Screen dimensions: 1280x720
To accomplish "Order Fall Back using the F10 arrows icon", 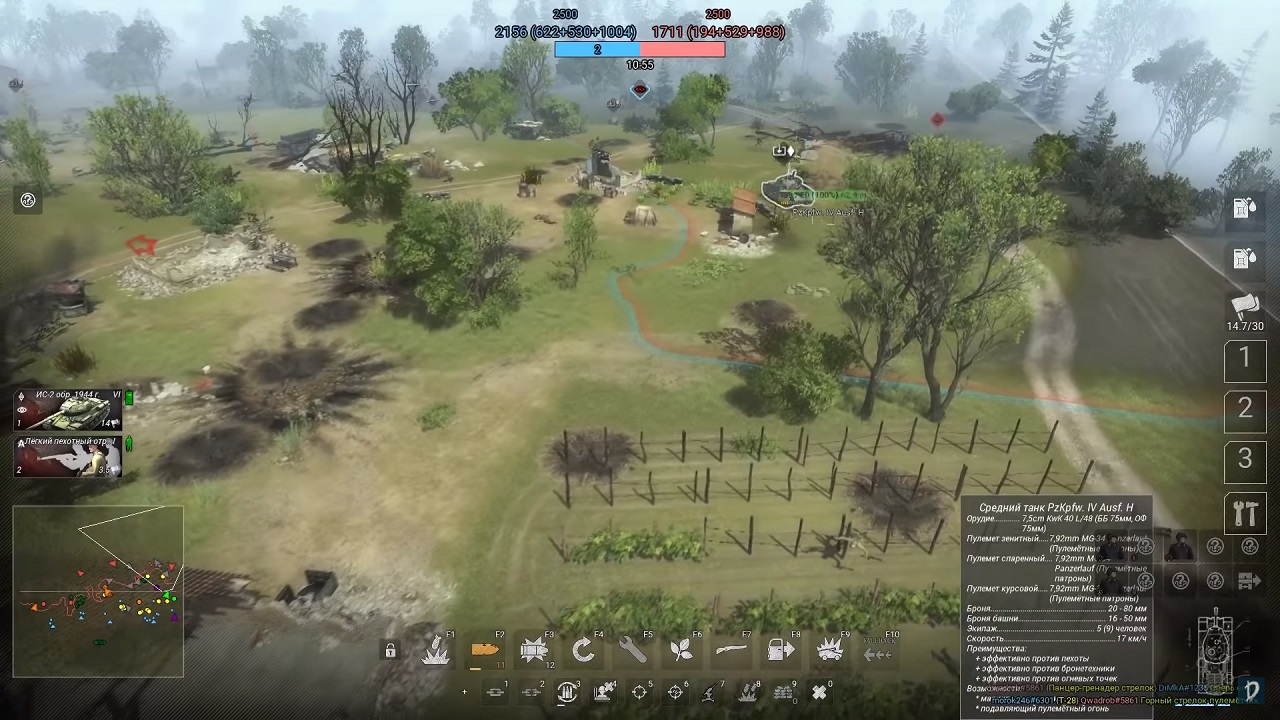I will point(878,651).
